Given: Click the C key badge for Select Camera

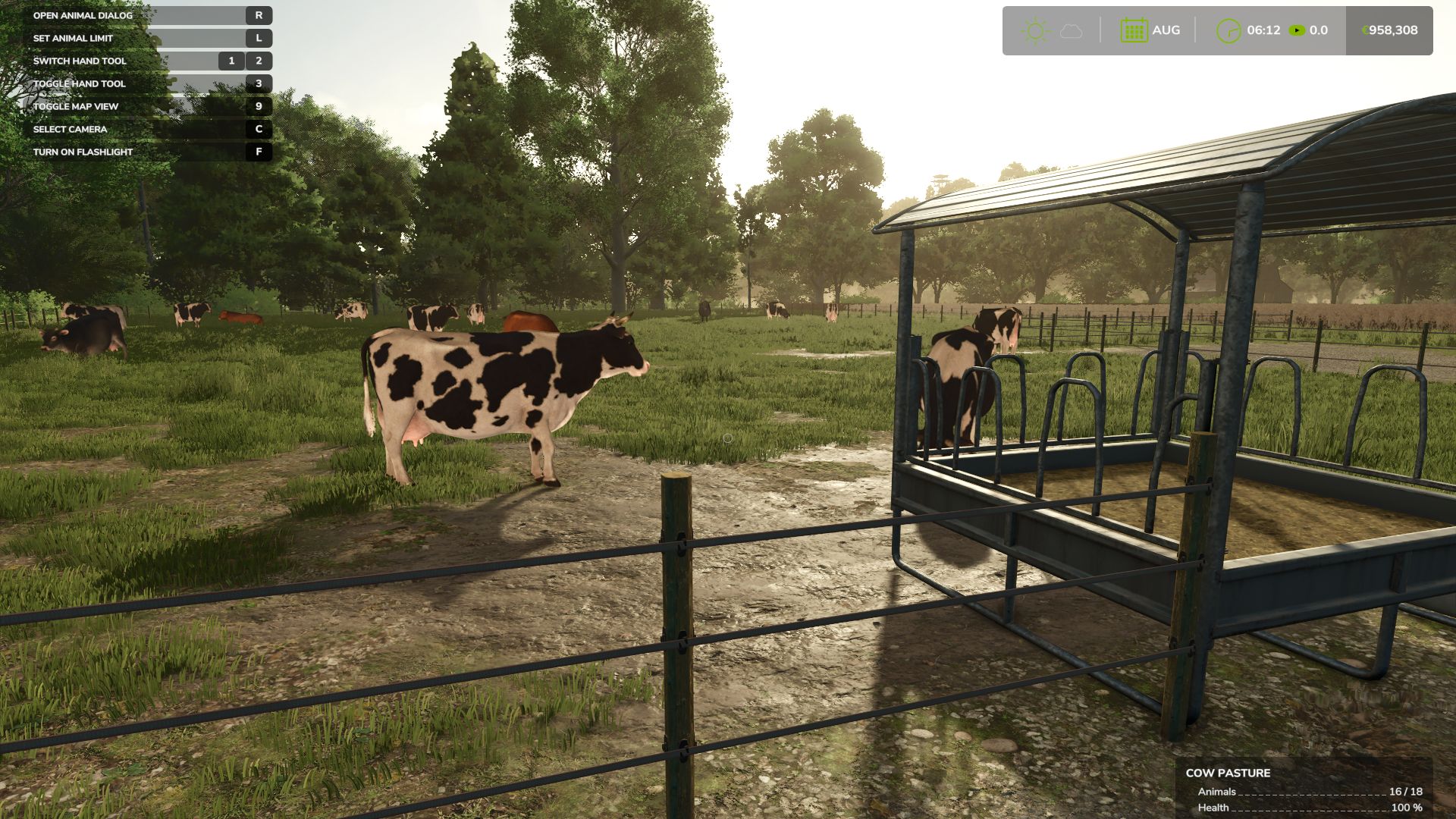Looking at the screenshot, I should click(x=260, y=130).
